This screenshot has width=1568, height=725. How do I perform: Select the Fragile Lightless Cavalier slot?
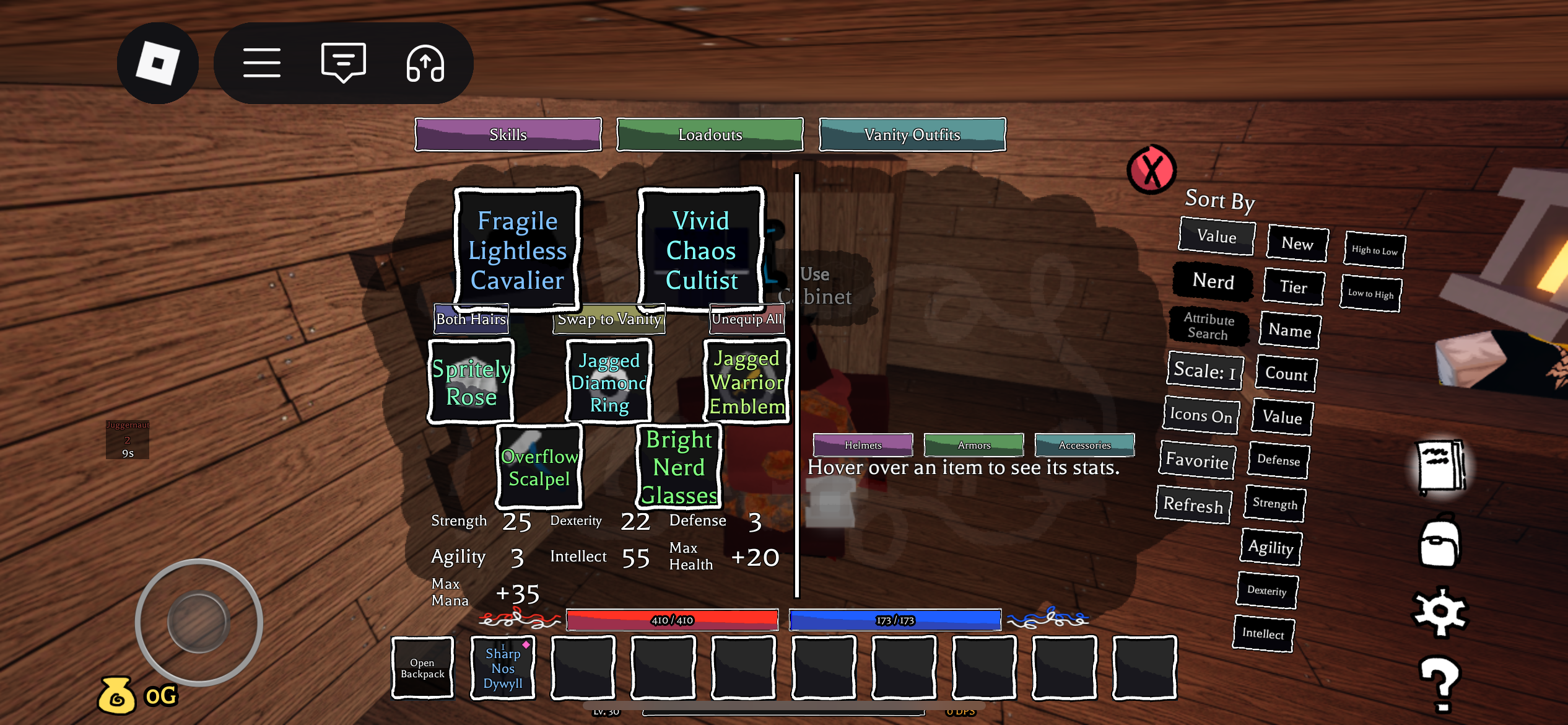[x=517, y=250]
